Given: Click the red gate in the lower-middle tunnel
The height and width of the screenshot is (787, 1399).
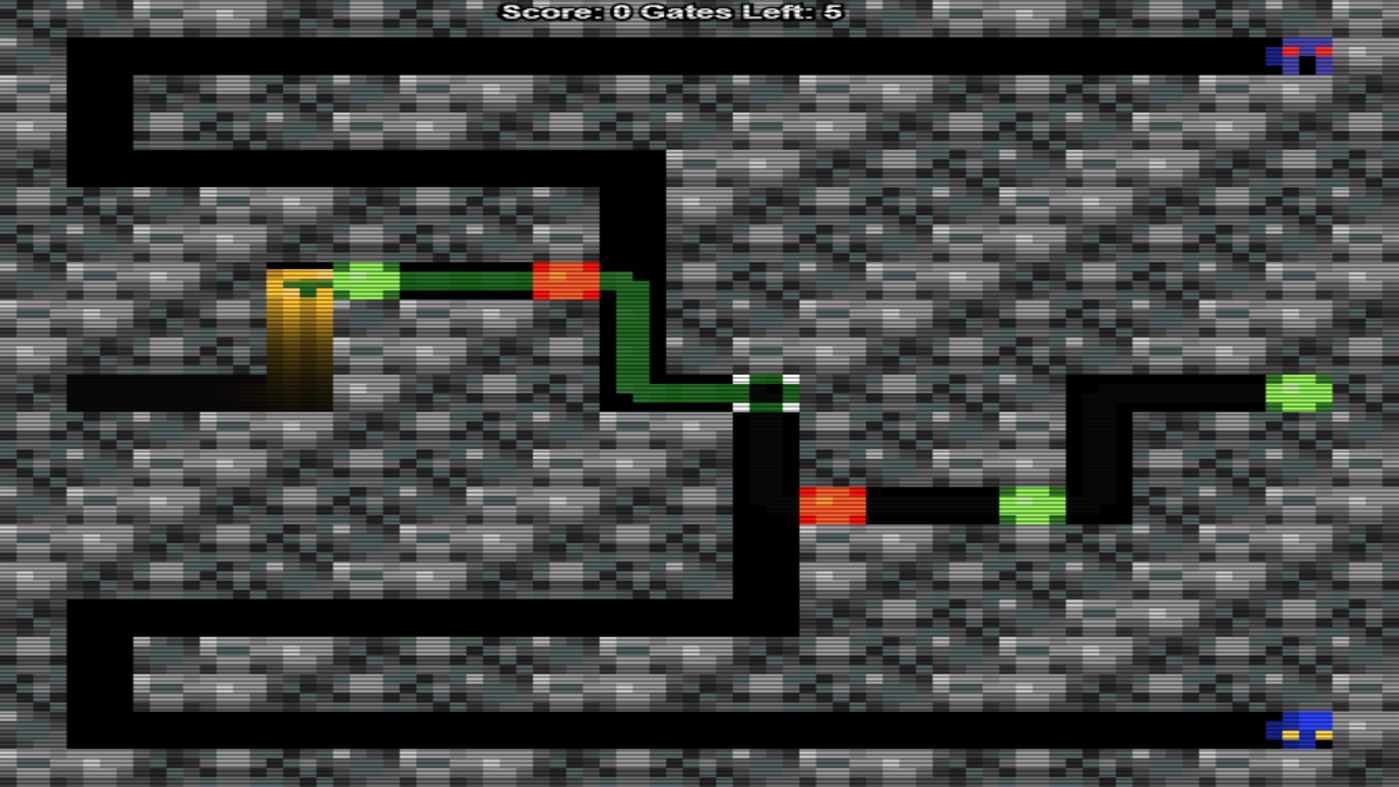Looking at the screenshot, I should click(832, 506).
